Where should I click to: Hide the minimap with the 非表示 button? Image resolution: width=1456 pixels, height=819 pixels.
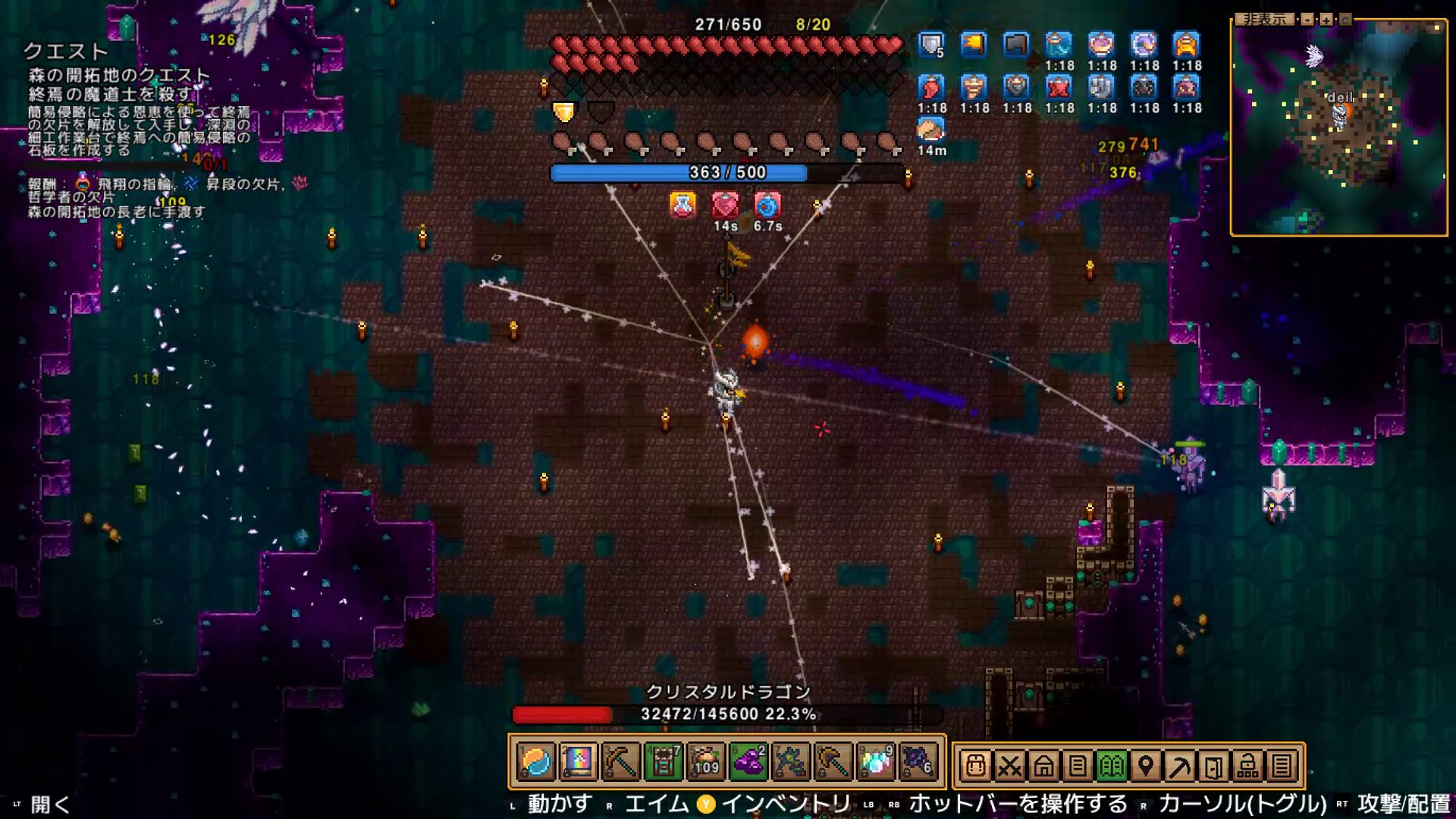[x=1264, y=19]
